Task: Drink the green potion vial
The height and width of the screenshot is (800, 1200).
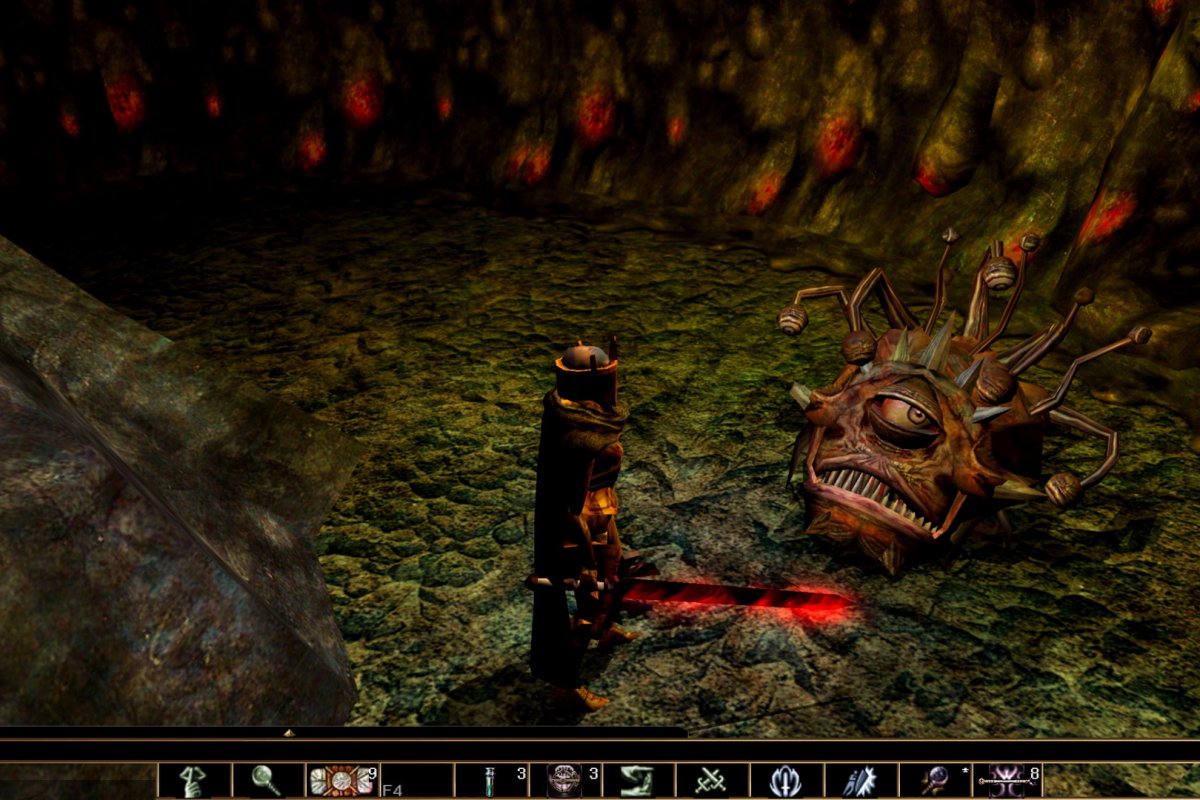Action: click(x=490, y=781)
